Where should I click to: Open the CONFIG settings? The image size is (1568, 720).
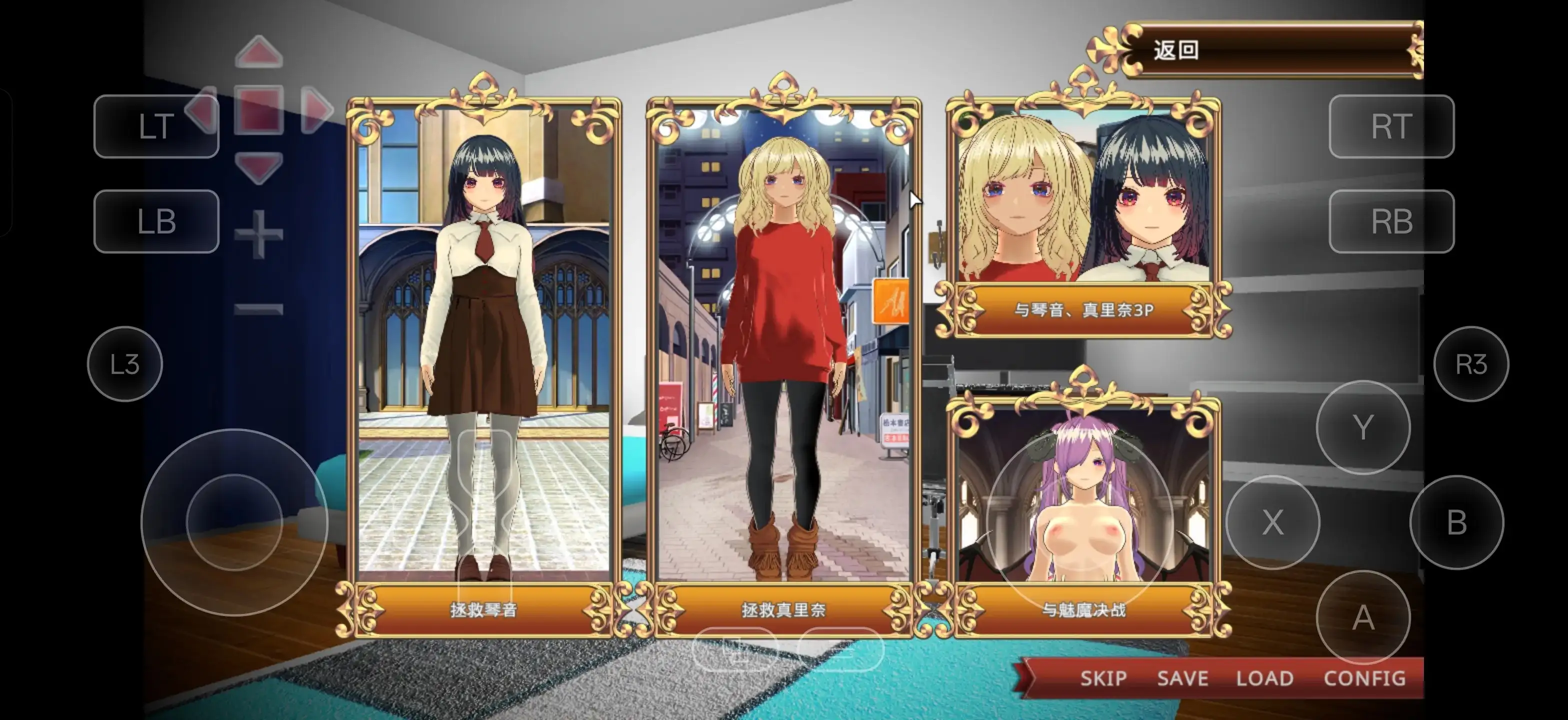(x=1364, y=678)
